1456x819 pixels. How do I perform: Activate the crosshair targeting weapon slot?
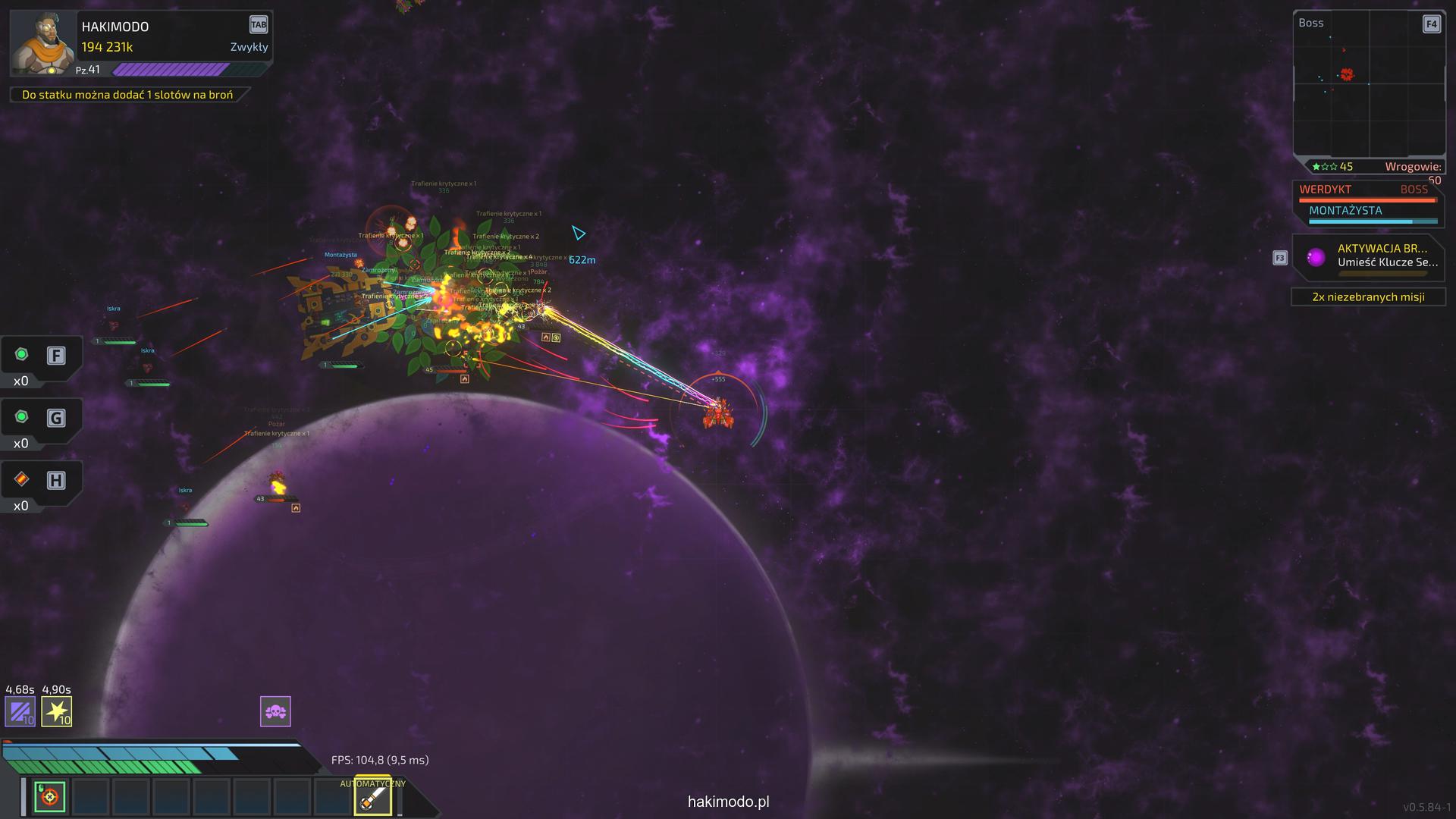coord(50,797)
